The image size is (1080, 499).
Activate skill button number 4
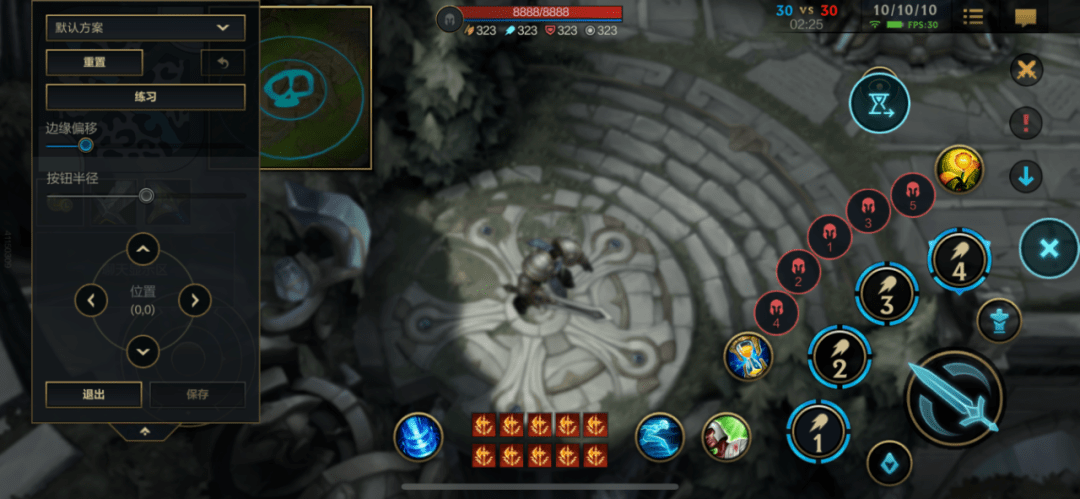[959, 260]
